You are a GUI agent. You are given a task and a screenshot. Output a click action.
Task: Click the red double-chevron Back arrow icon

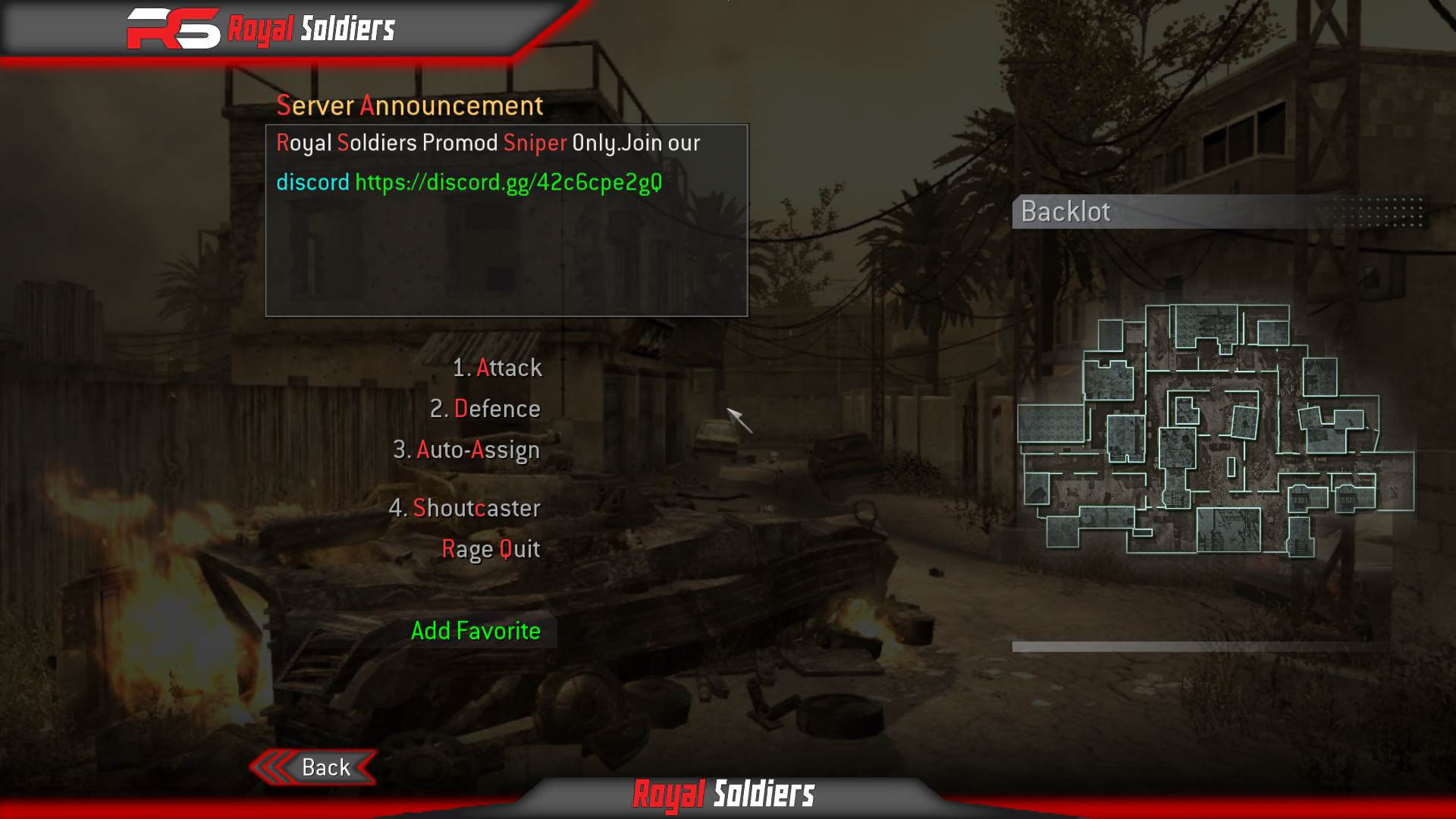pos(275,767)
